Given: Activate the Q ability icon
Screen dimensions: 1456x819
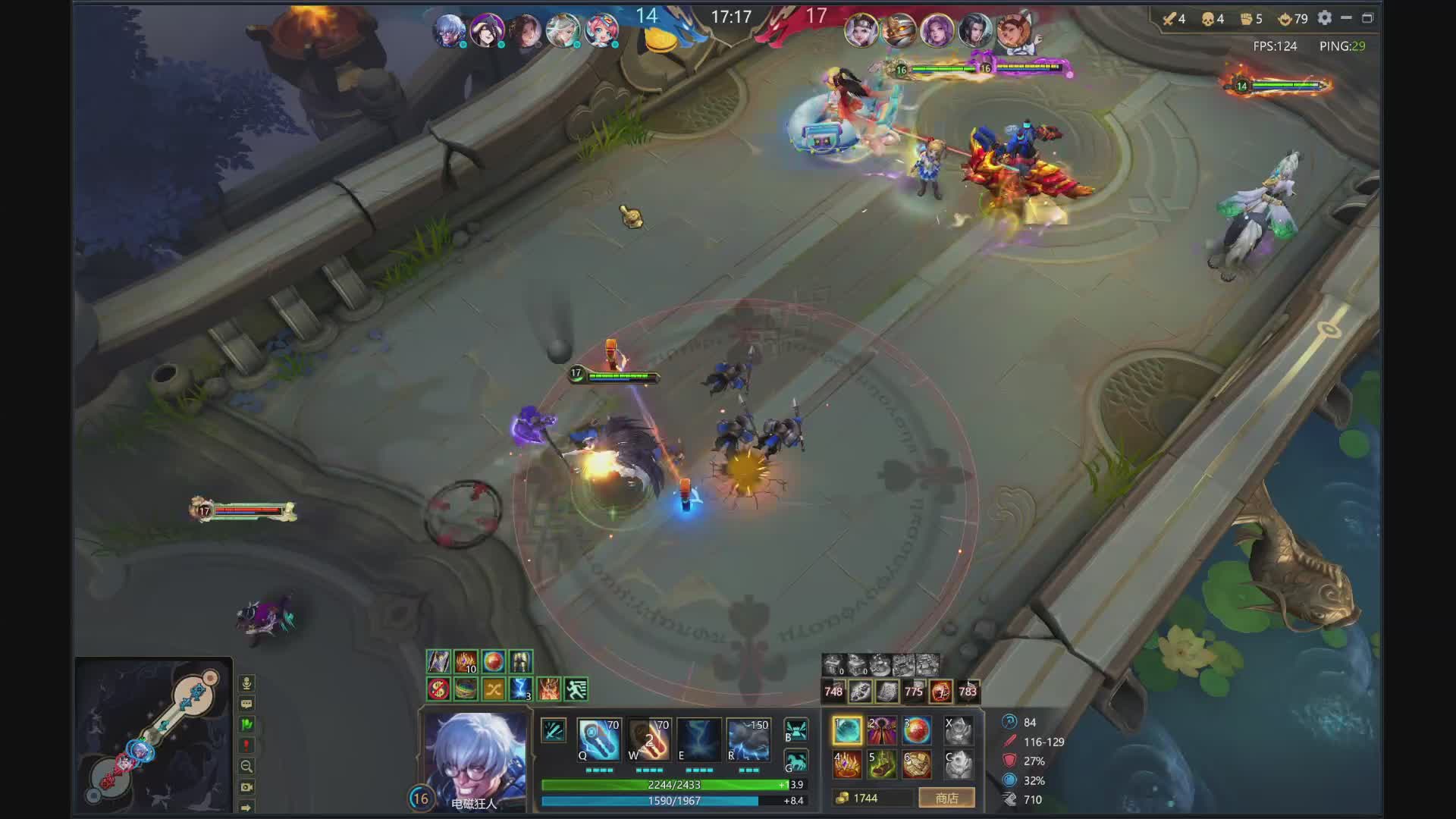Looking at the screenshot, I should (x=599, y=740).
